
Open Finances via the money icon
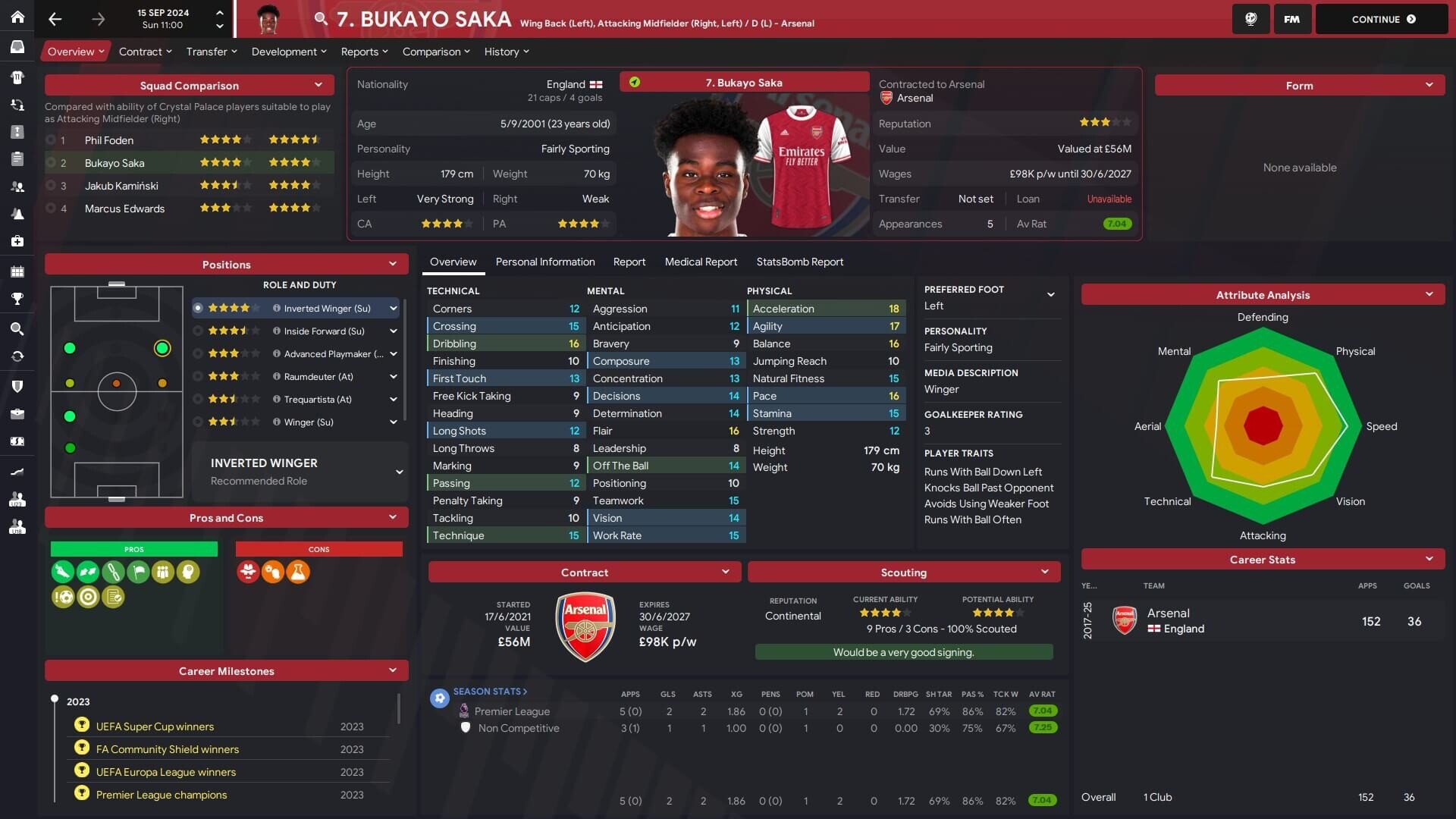click(x=18, y=440)
